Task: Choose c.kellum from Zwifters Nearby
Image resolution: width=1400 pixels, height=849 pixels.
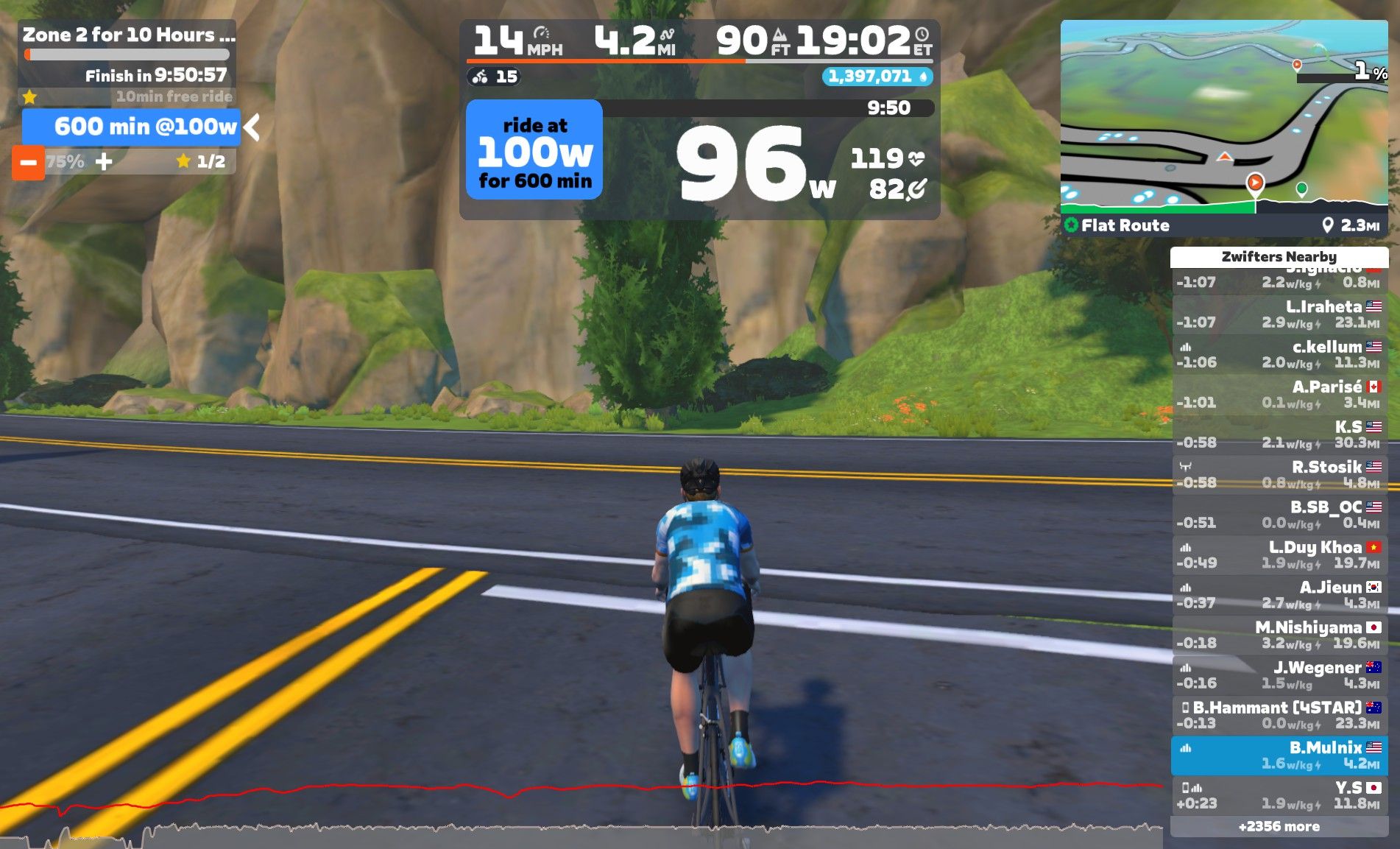Action: pos(1279,354)
